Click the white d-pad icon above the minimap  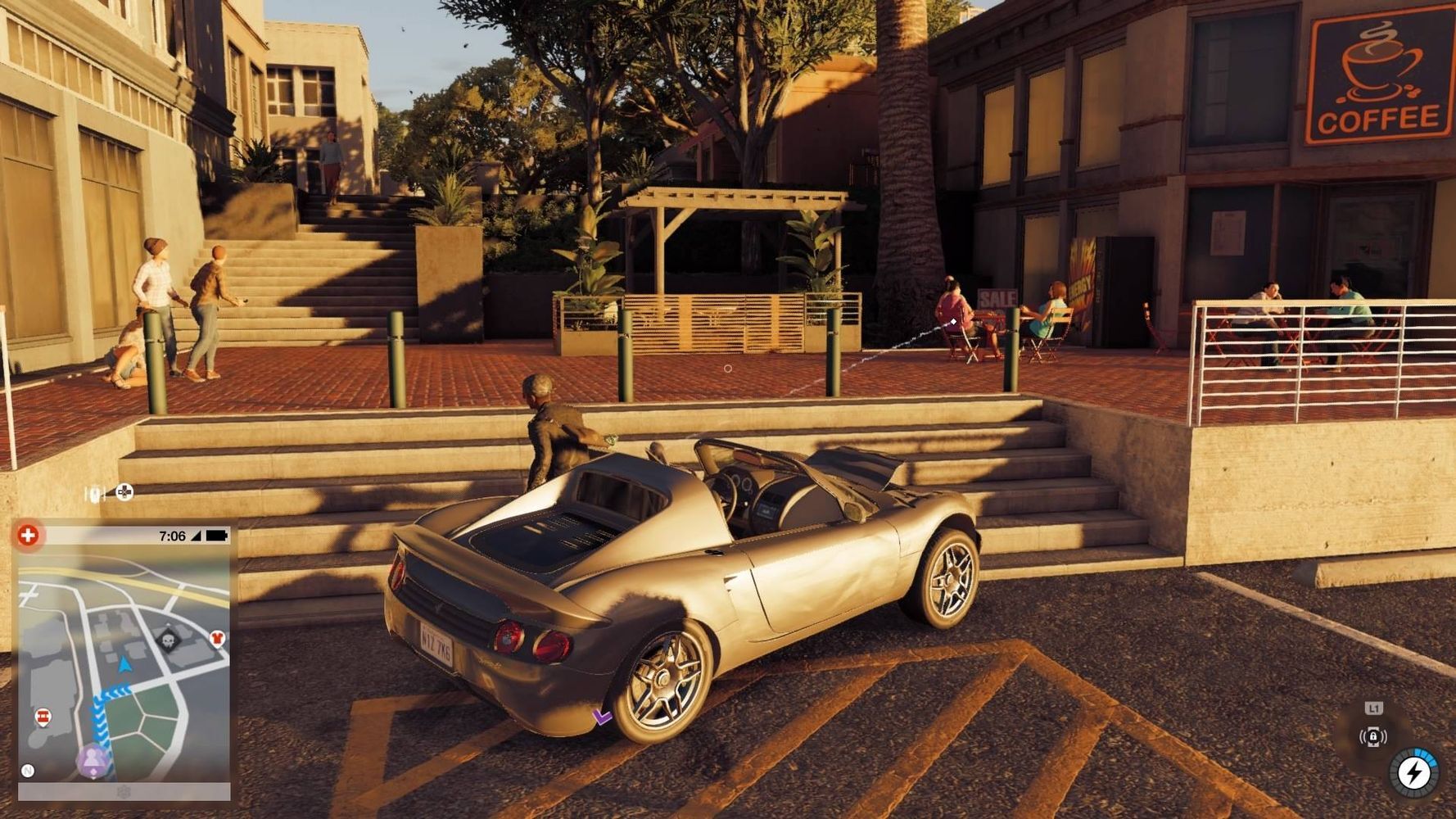[124, 492]
